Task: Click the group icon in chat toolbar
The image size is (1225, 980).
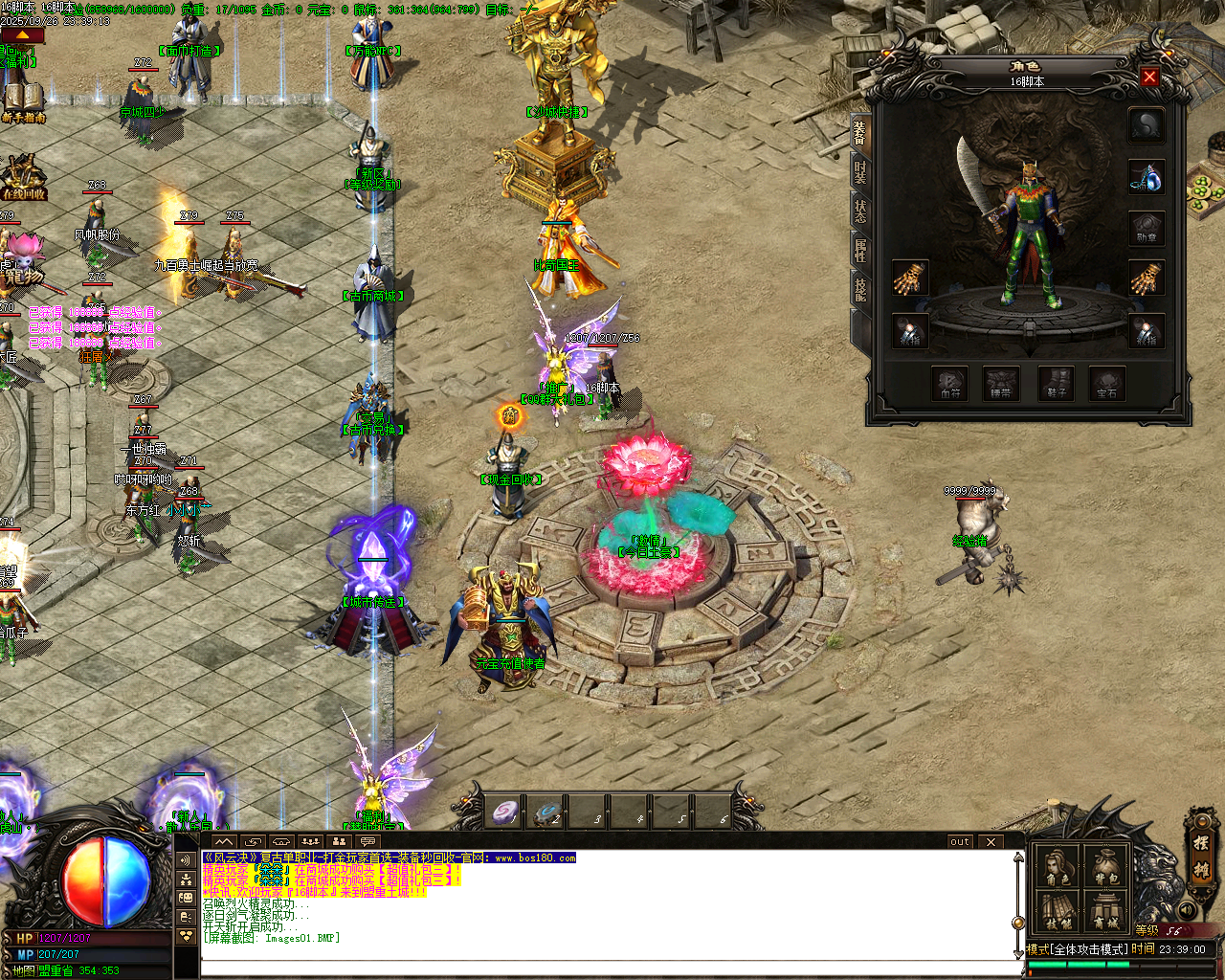Action: click(340, 840)
